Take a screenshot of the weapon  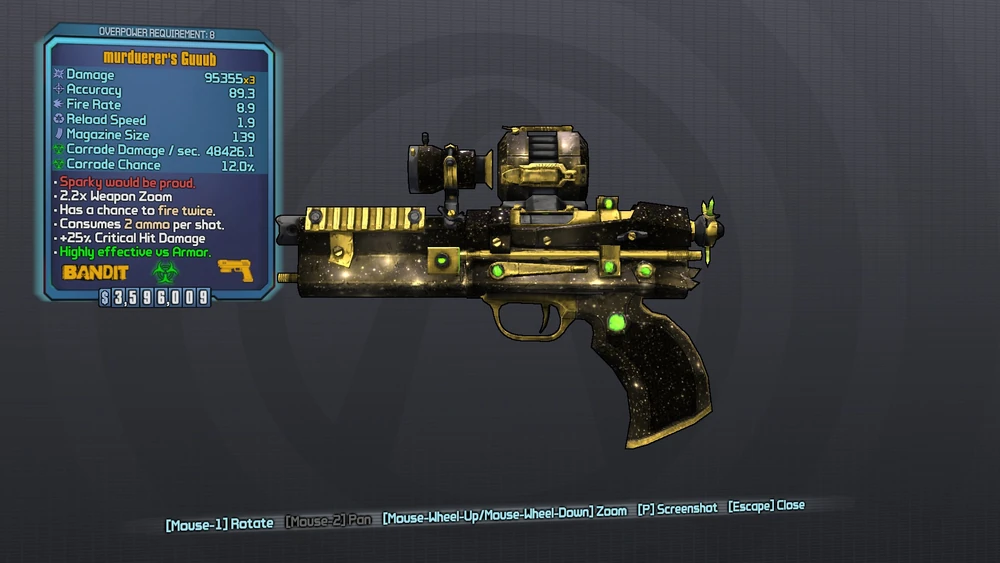[677, 508]
